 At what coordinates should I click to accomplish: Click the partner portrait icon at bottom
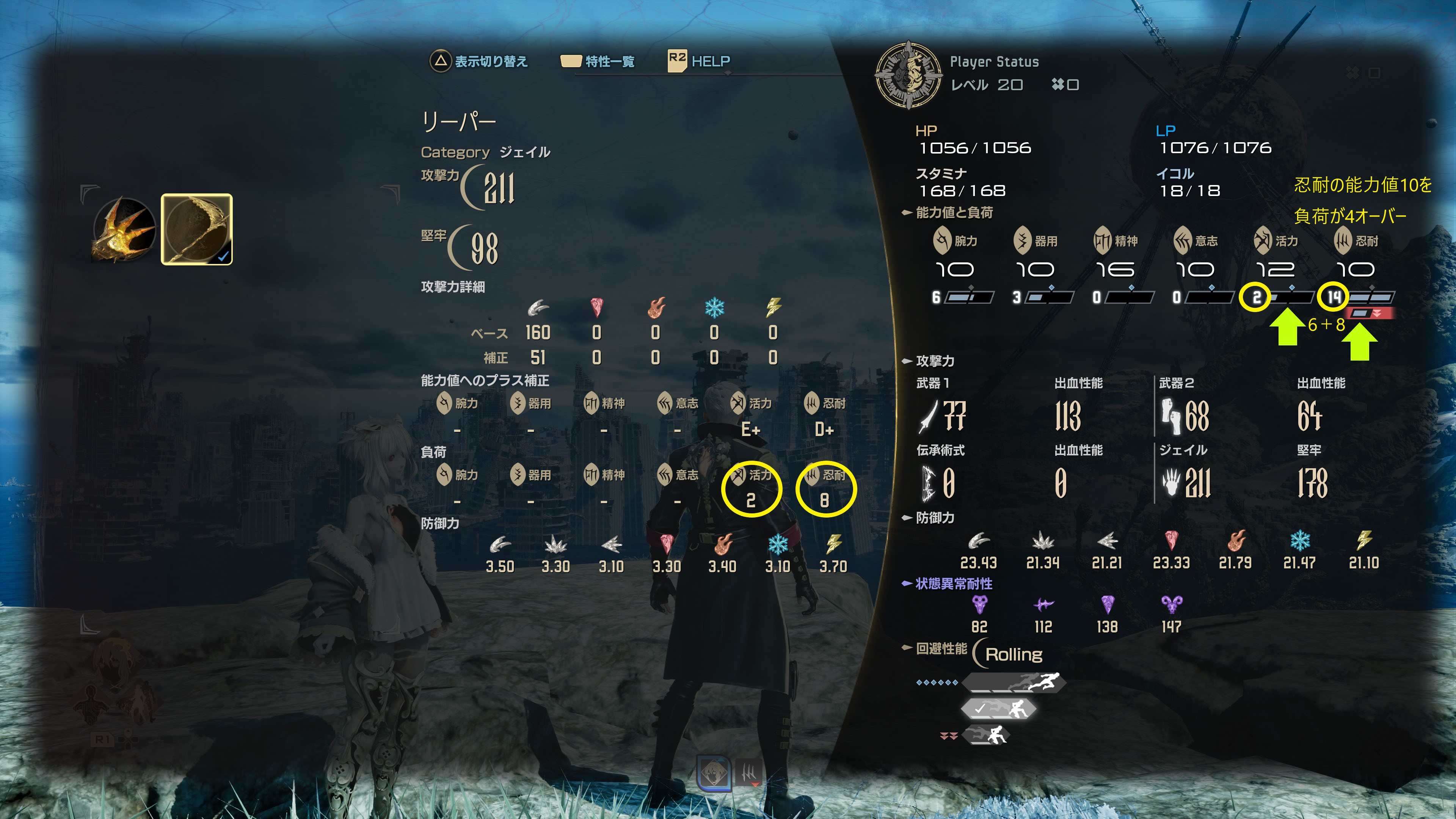(714, 773)
